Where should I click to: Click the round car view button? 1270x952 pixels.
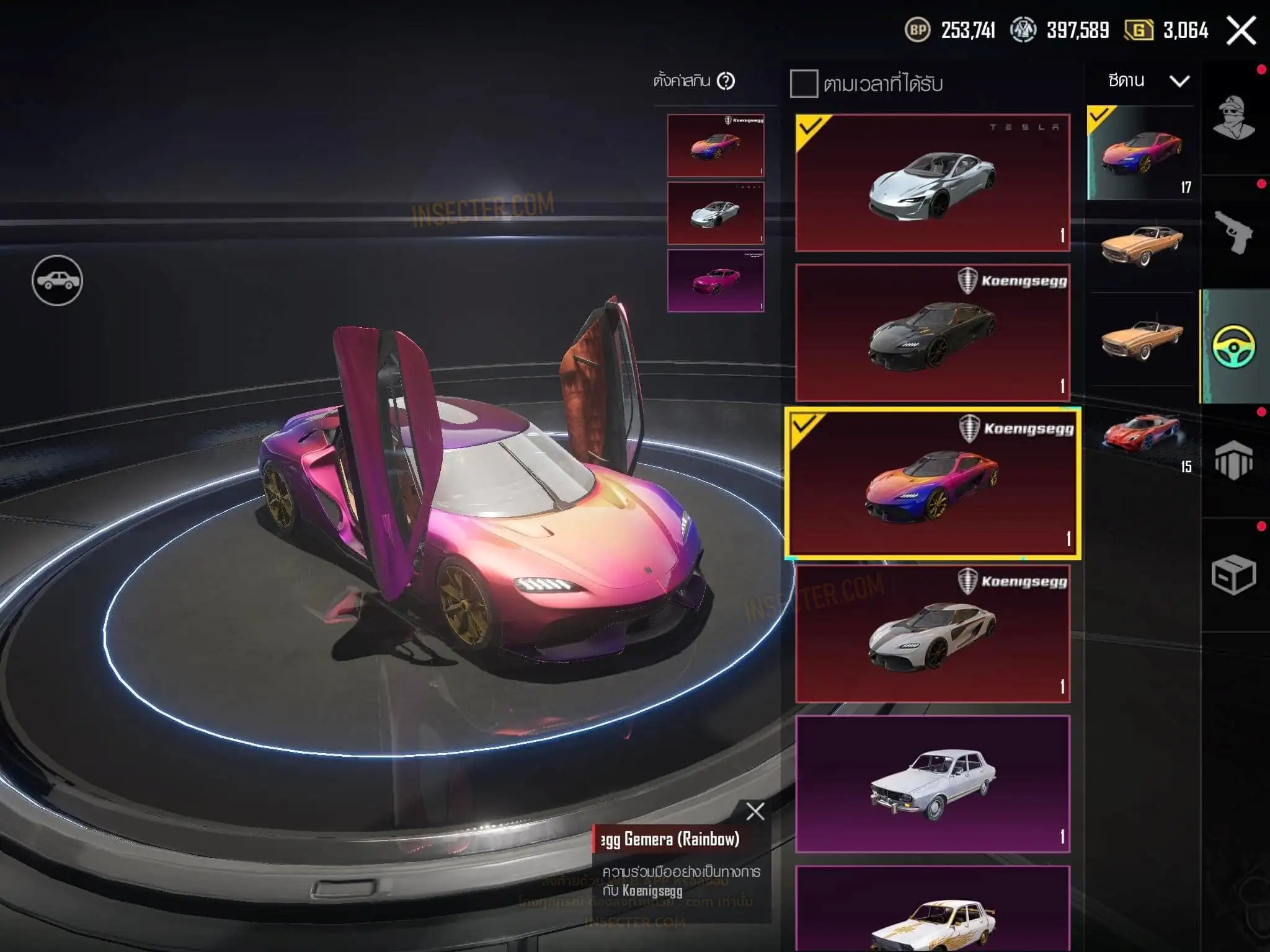(x=57, y=281)
